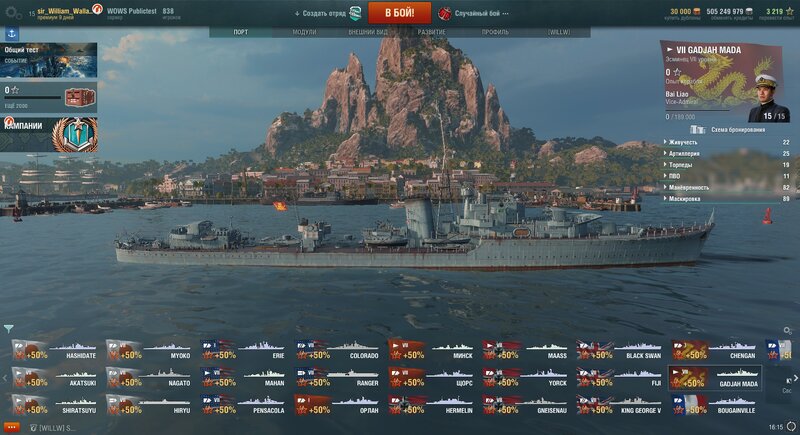800x435 pixels.
Task: Open the [WILLW] clan tab
Action: pyautogui.click(x=558, y=32)
